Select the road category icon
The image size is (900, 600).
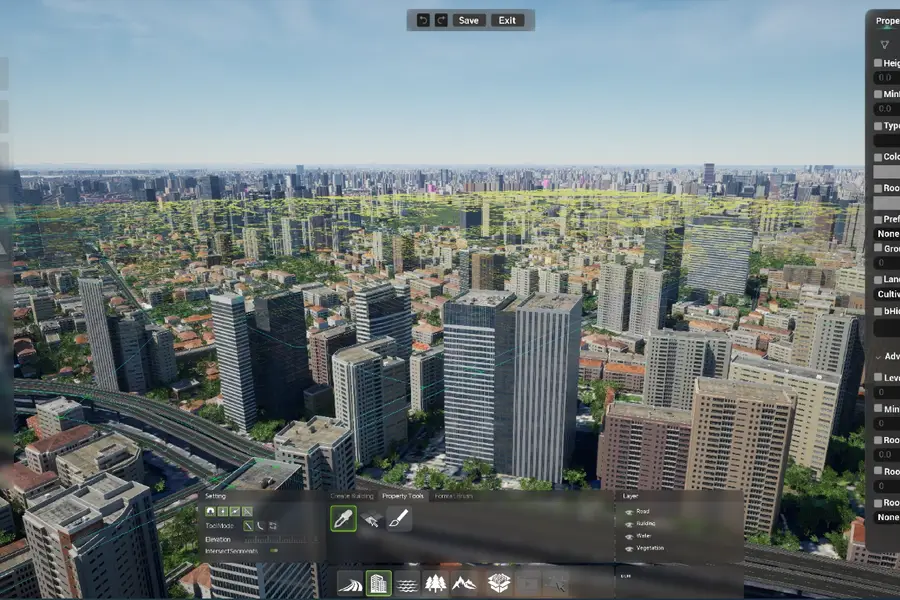coord(350,583)
